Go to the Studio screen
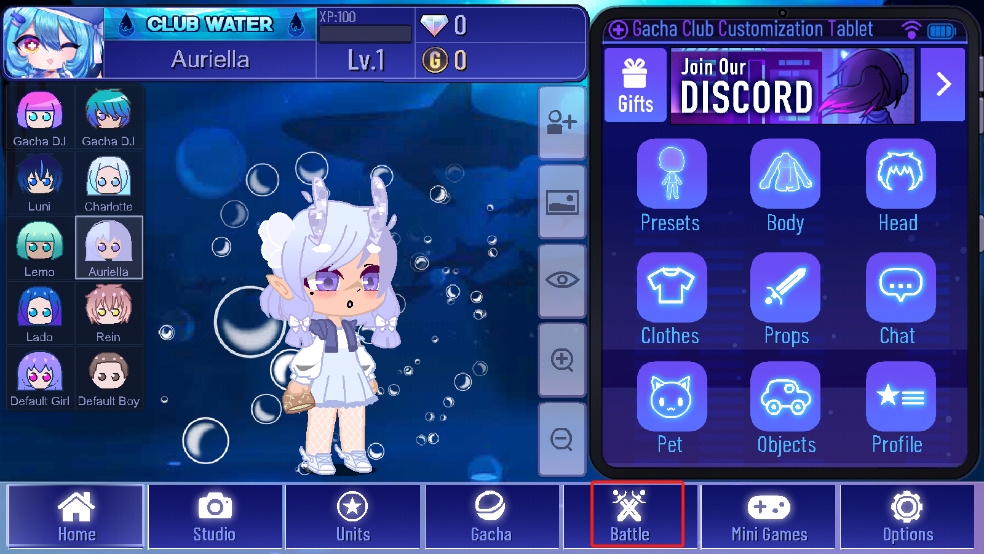 [x=214, y=515]
